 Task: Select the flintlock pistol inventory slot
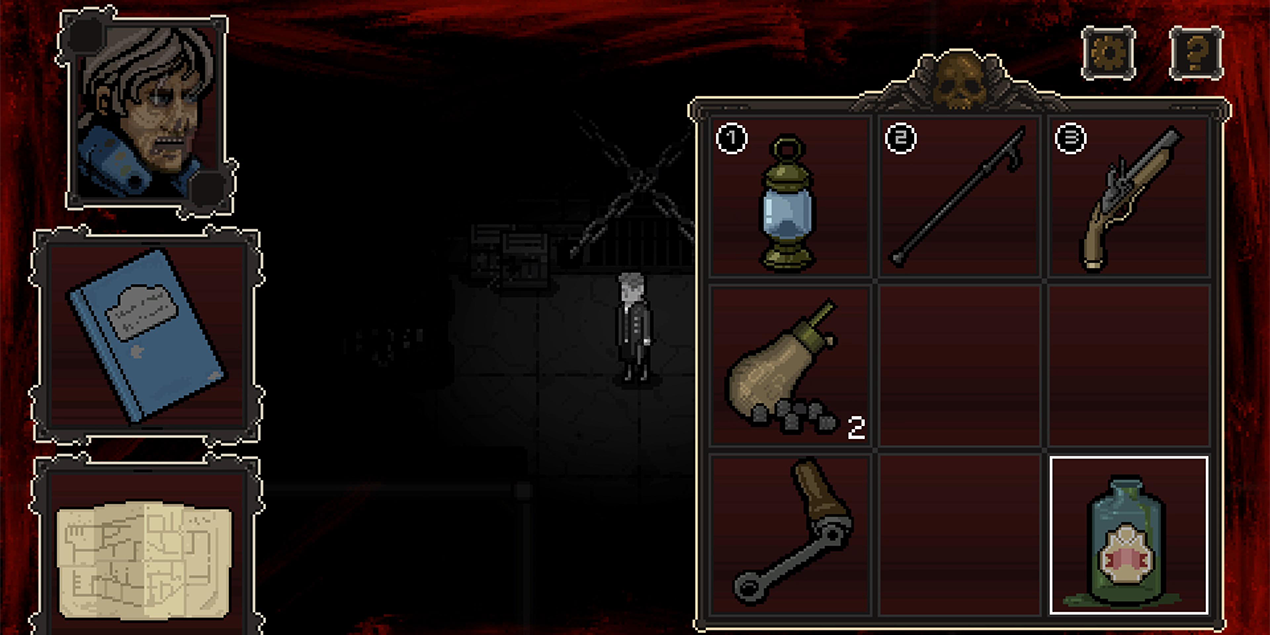point(1130,197)
